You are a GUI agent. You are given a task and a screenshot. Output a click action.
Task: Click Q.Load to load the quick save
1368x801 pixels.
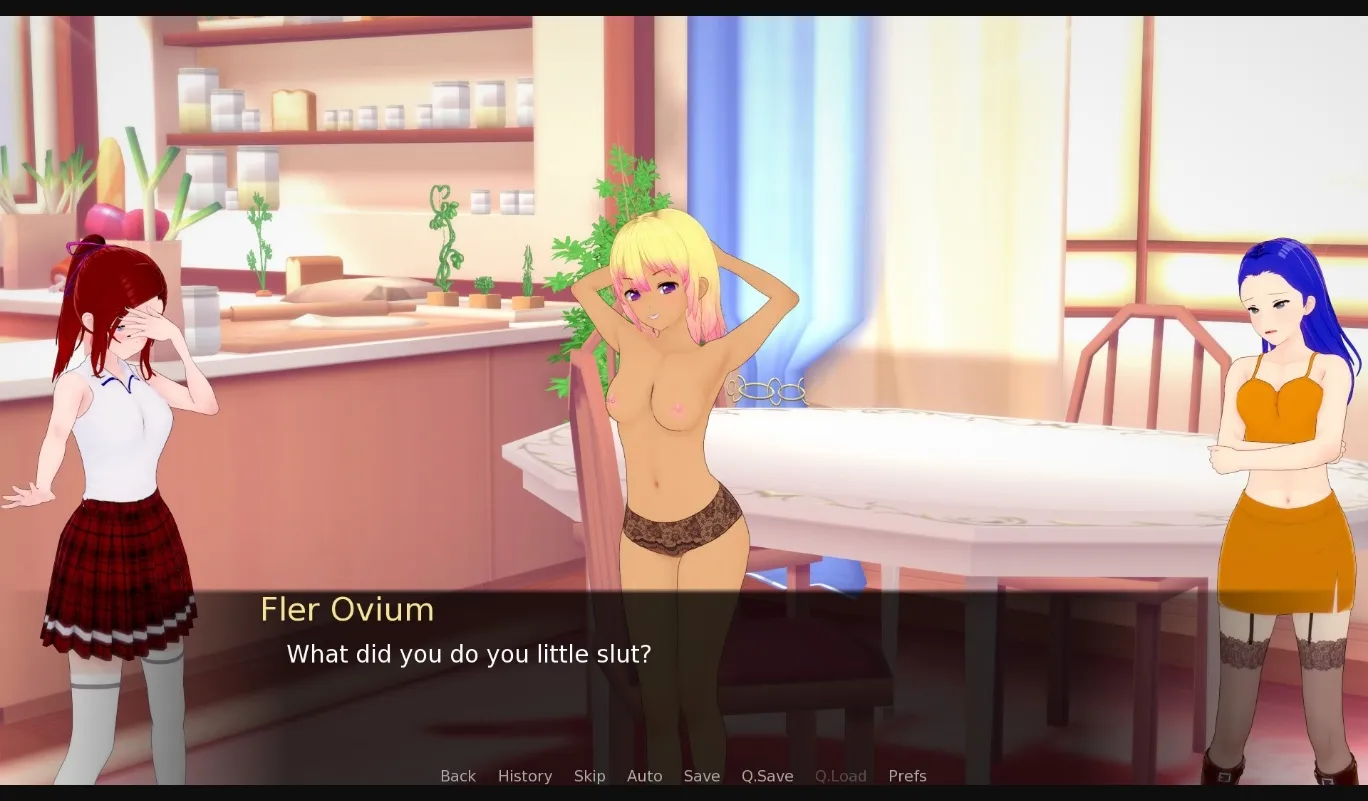[x=840, y=775]
